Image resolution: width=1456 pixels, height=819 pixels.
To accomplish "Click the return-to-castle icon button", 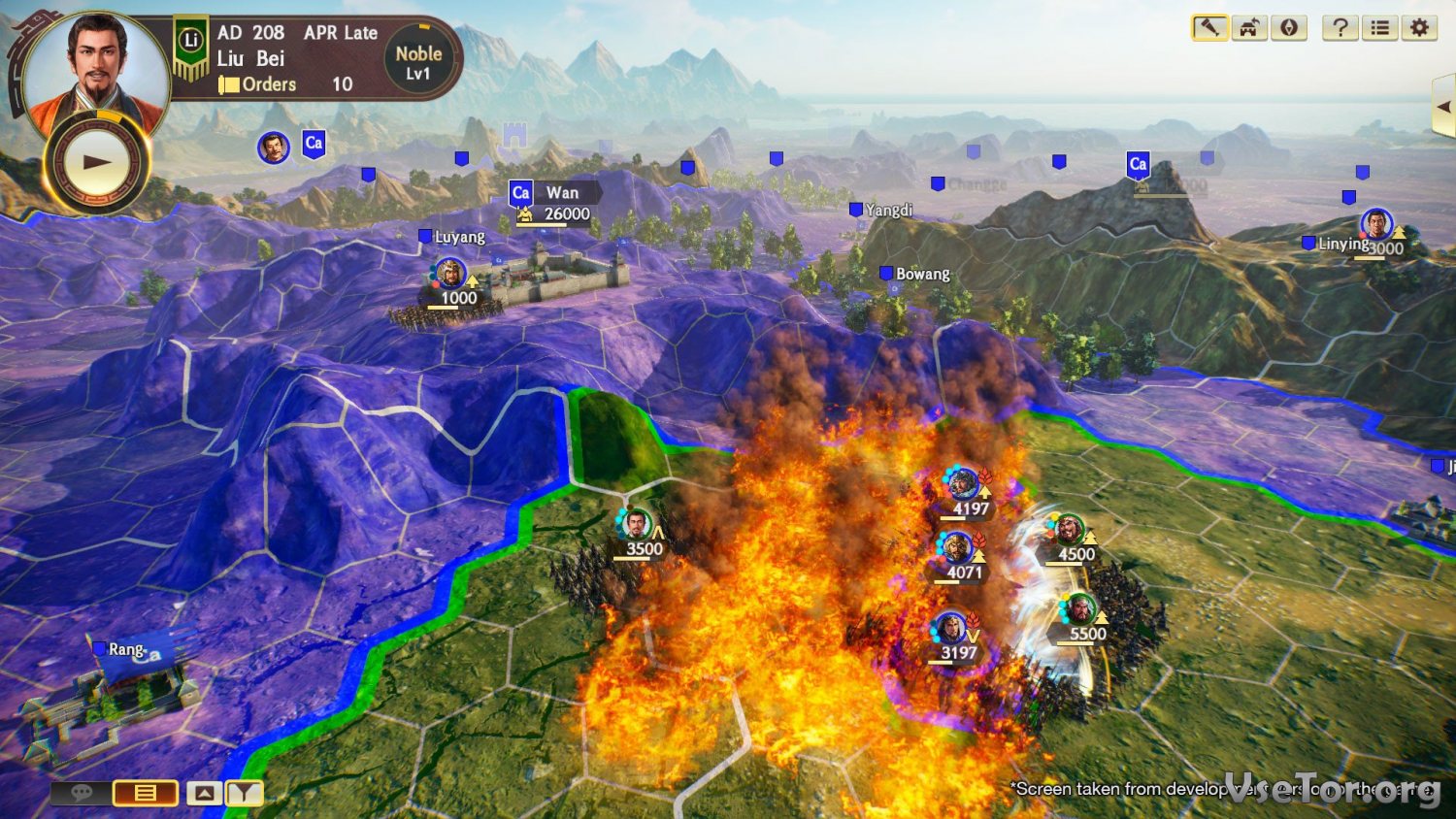I will point(1249,27).
